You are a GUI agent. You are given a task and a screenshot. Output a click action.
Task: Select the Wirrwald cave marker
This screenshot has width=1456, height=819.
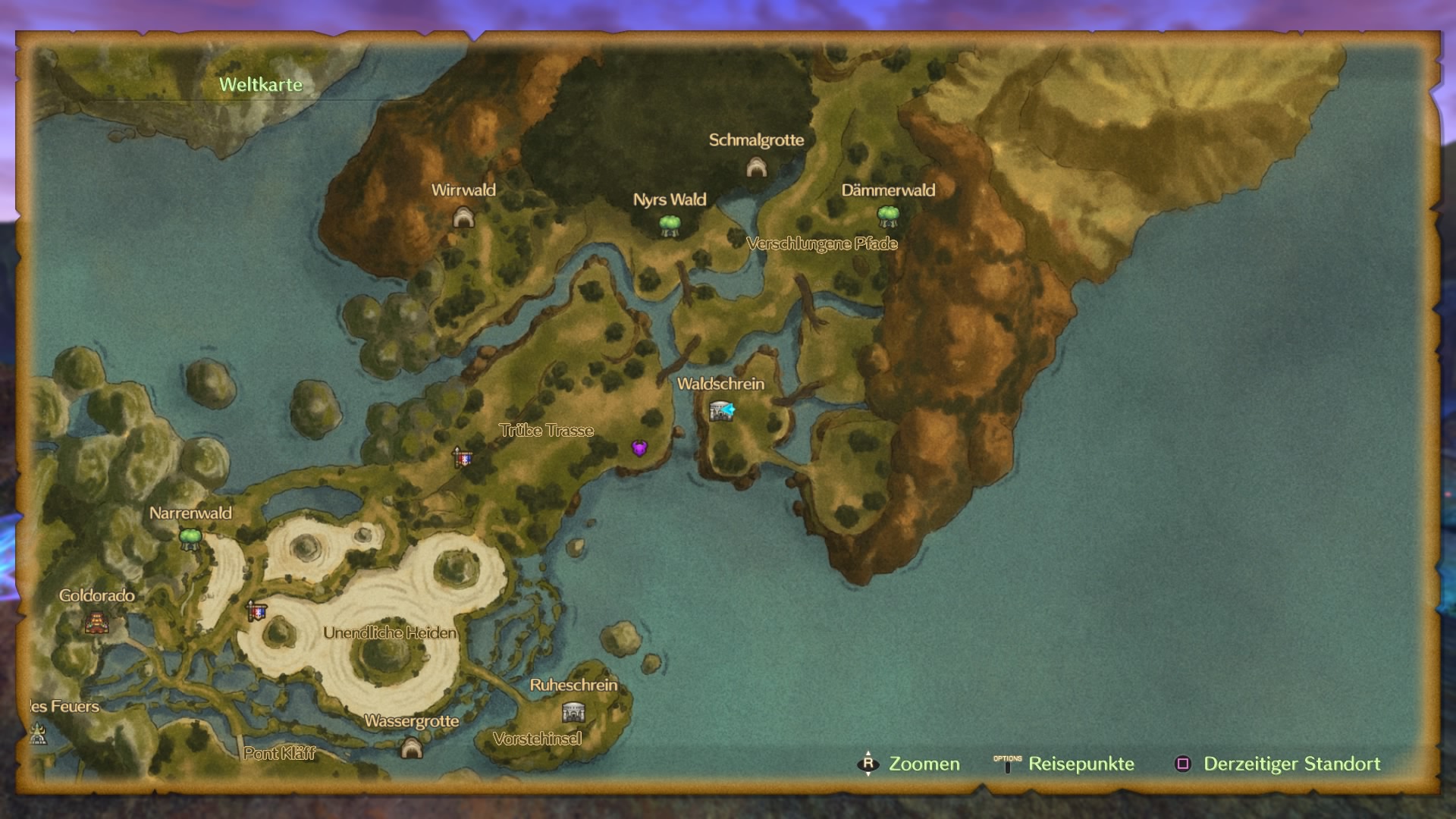463,218
